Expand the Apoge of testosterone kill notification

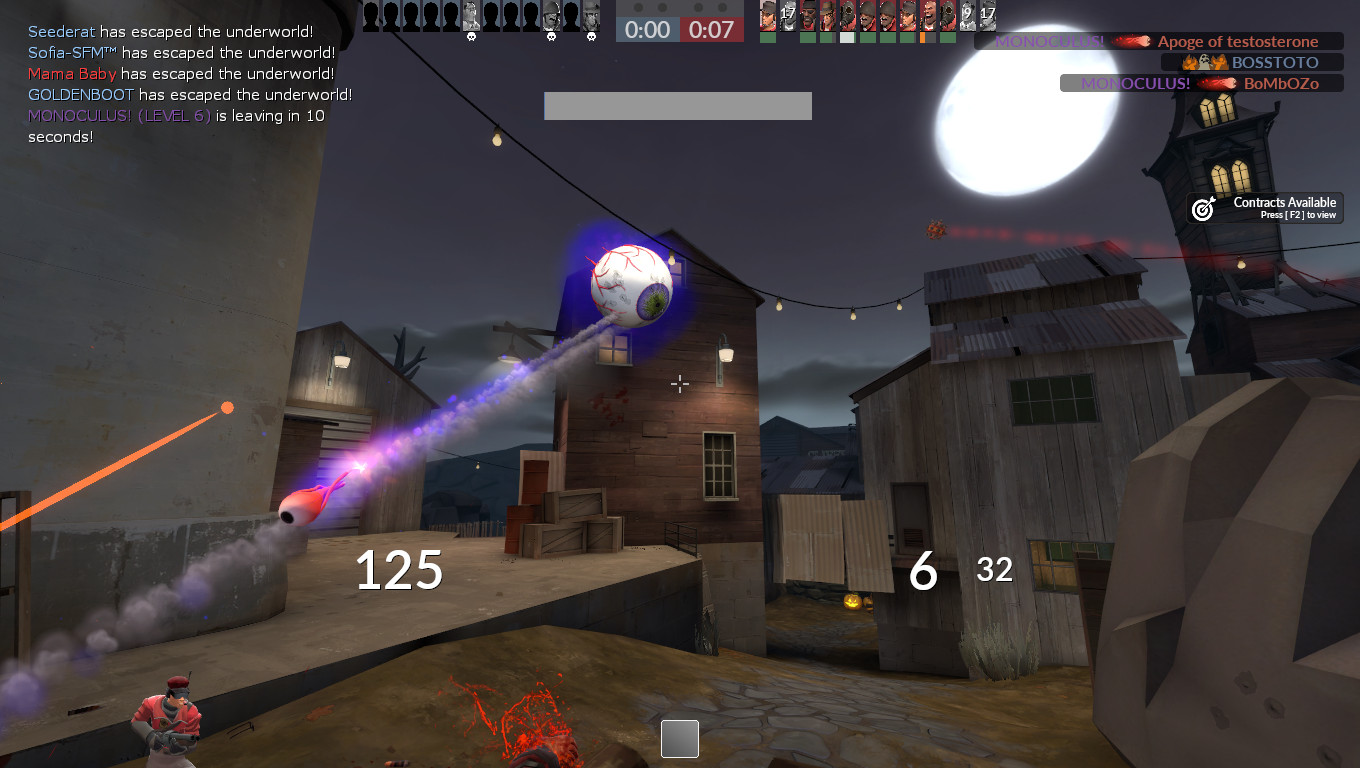click(1240, 41)
